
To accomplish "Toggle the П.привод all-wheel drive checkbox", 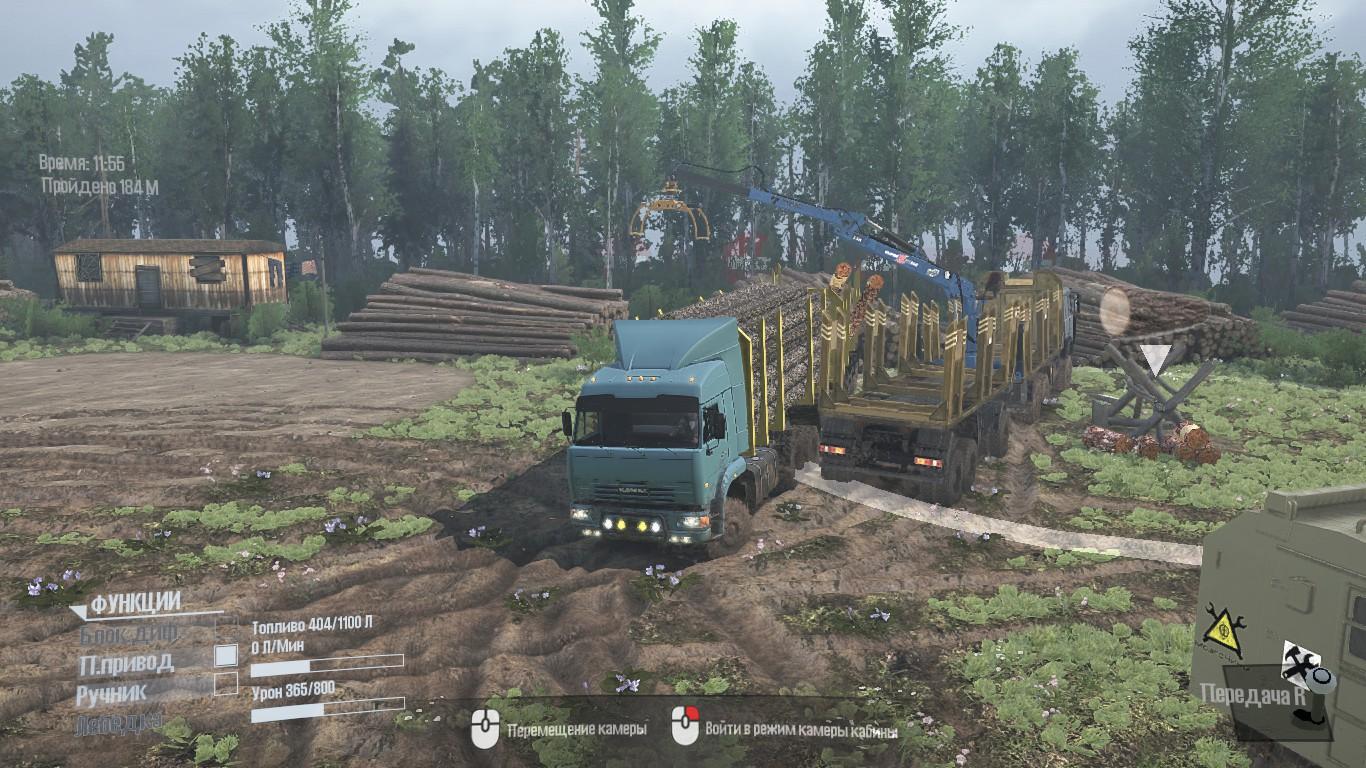I will pyautogui.click(x=227, y=656).
